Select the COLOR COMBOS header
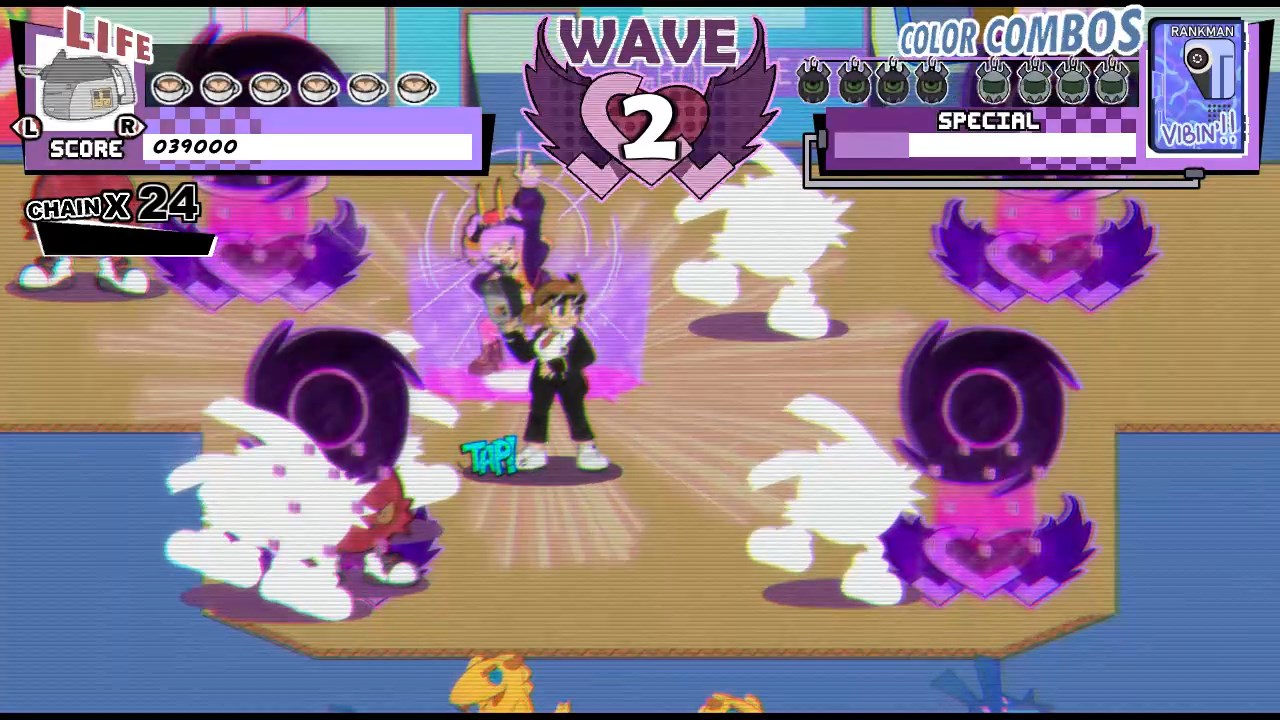Image resolution: width=1280 pixels, height=720 pixels. tap(1018, 35)
